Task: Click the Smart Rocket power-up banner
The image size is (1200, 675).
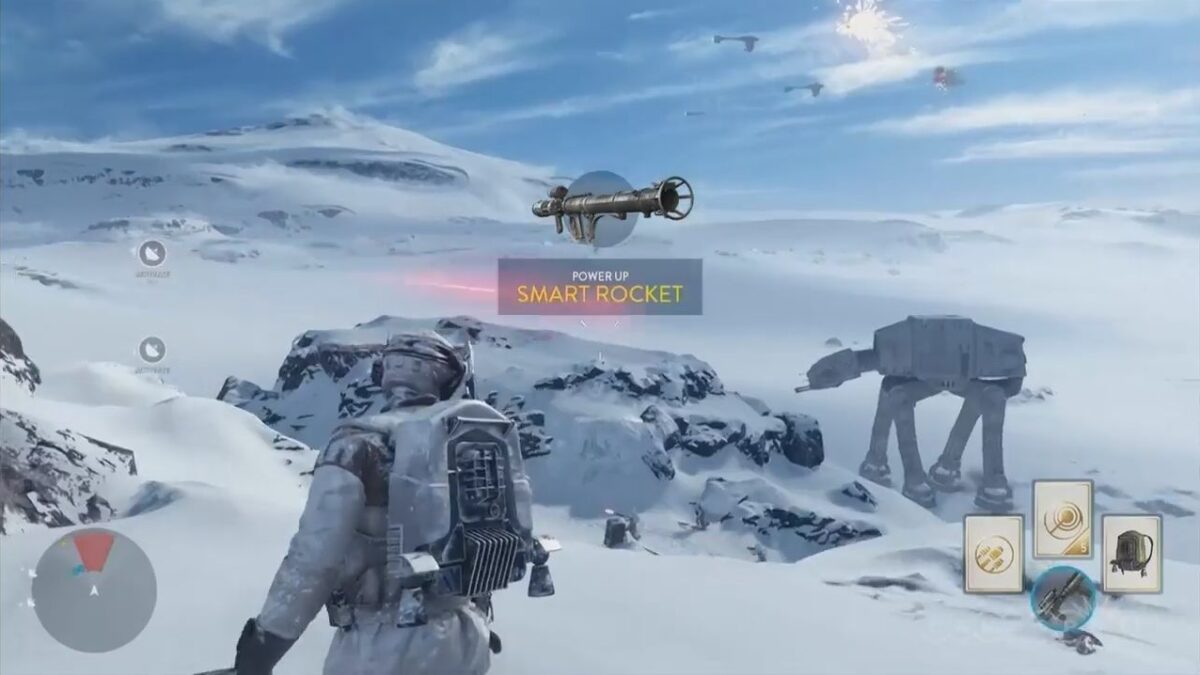Action: 600,287
